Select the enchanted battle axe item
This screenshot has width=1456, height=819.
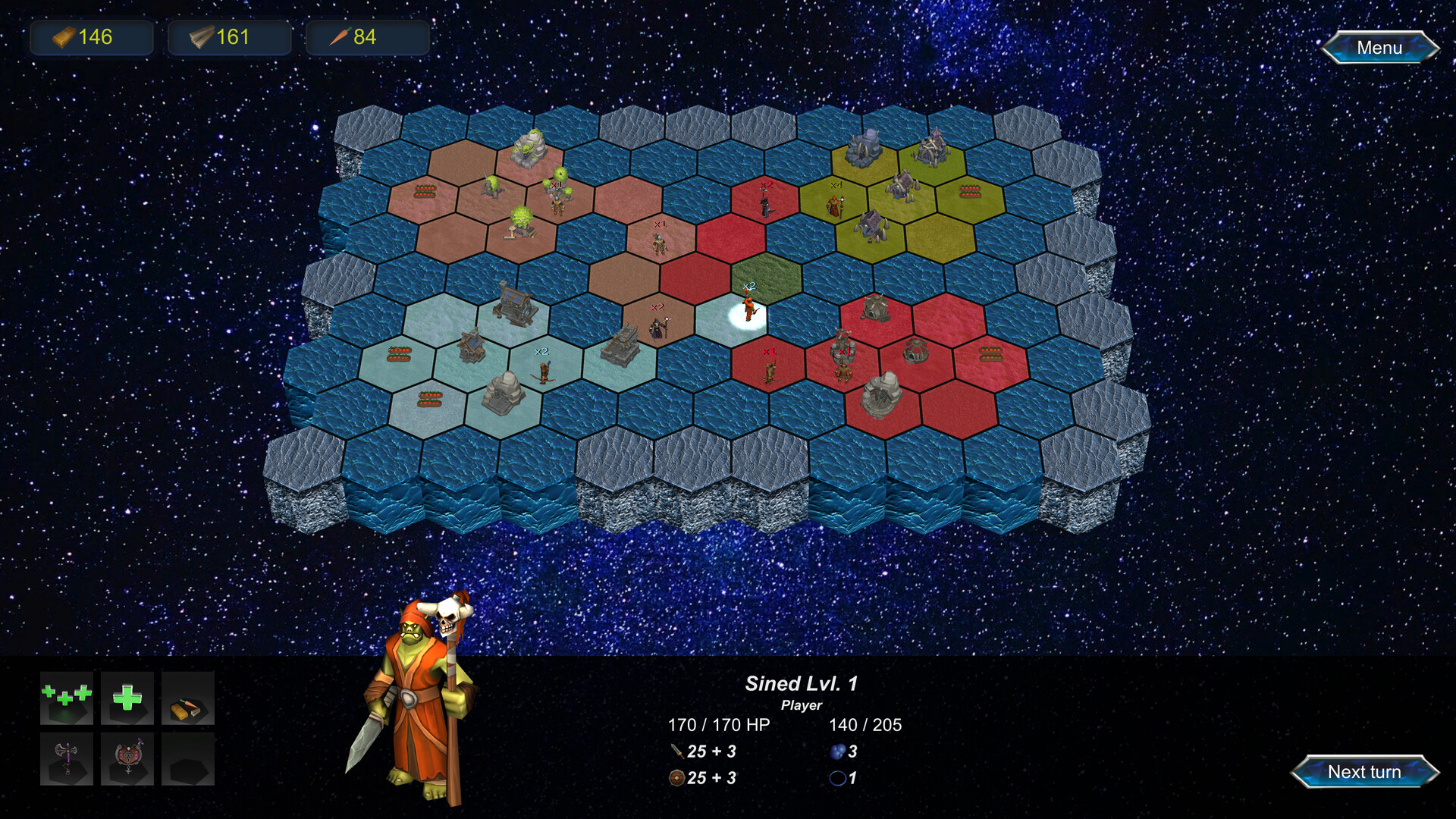(x=66, y=759)
